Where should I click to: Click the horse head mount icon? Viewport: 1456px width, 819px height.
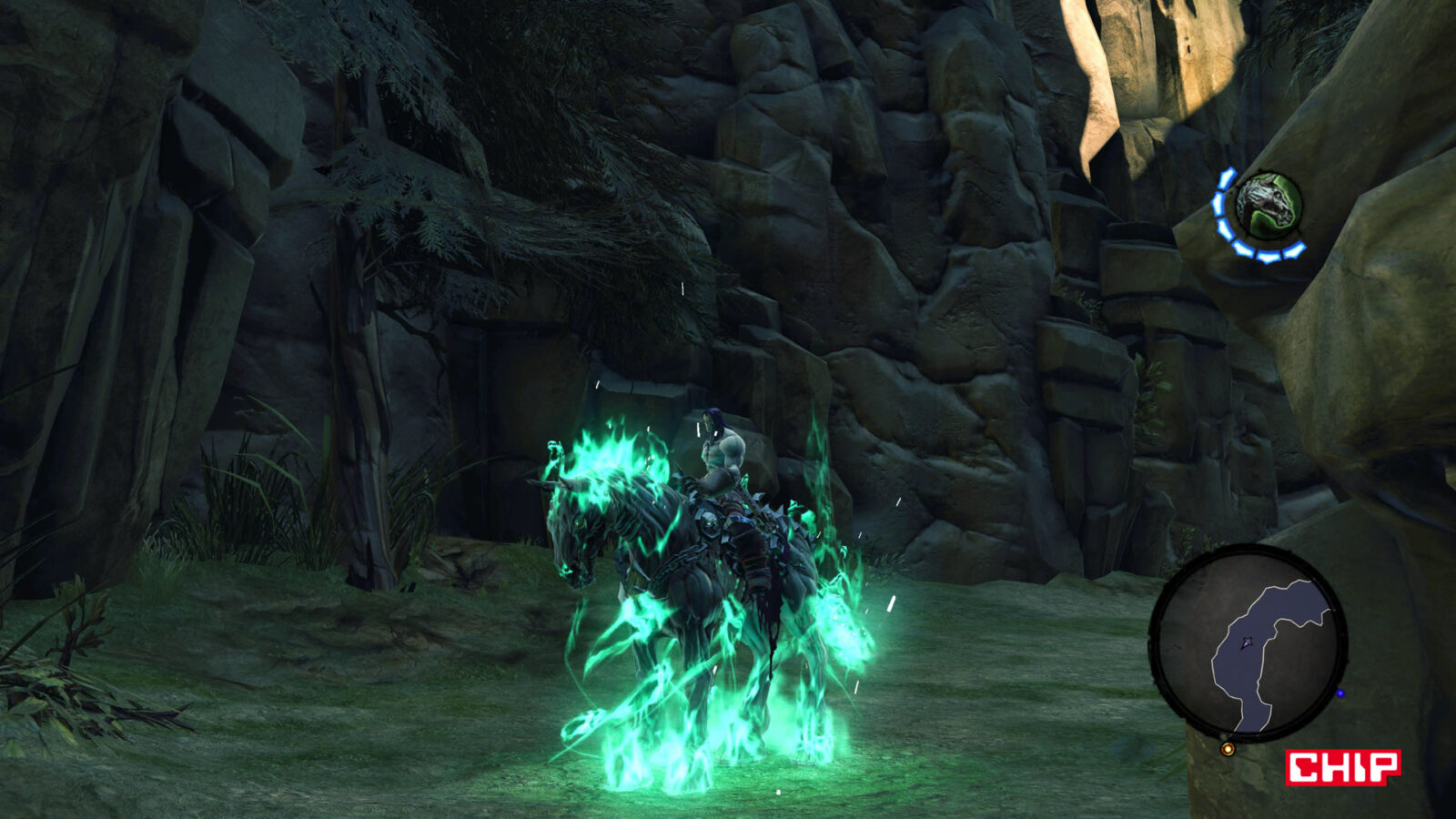point(1269,206)
